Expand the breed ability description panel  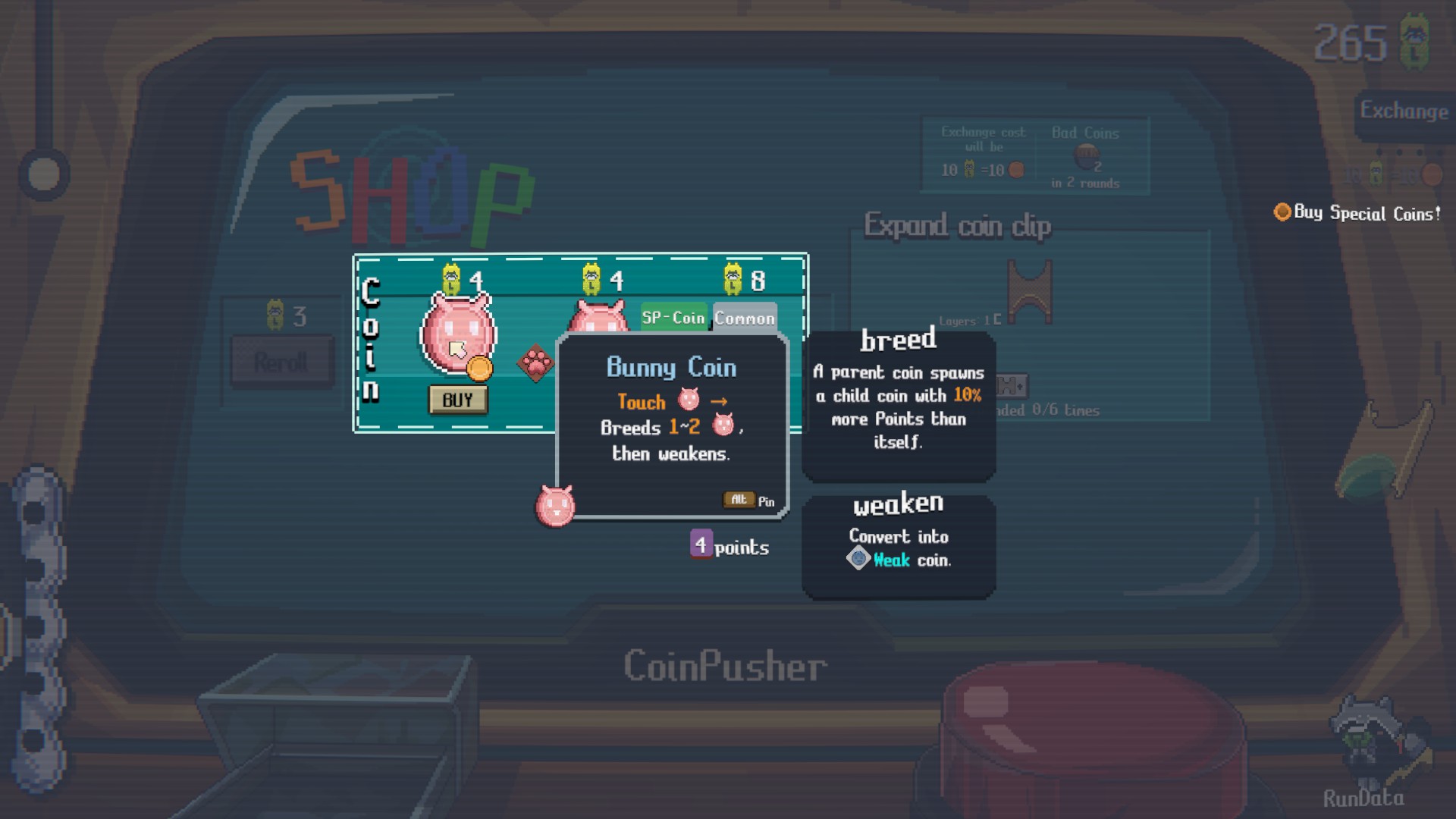pyautogui.click(x=898, y=402)
